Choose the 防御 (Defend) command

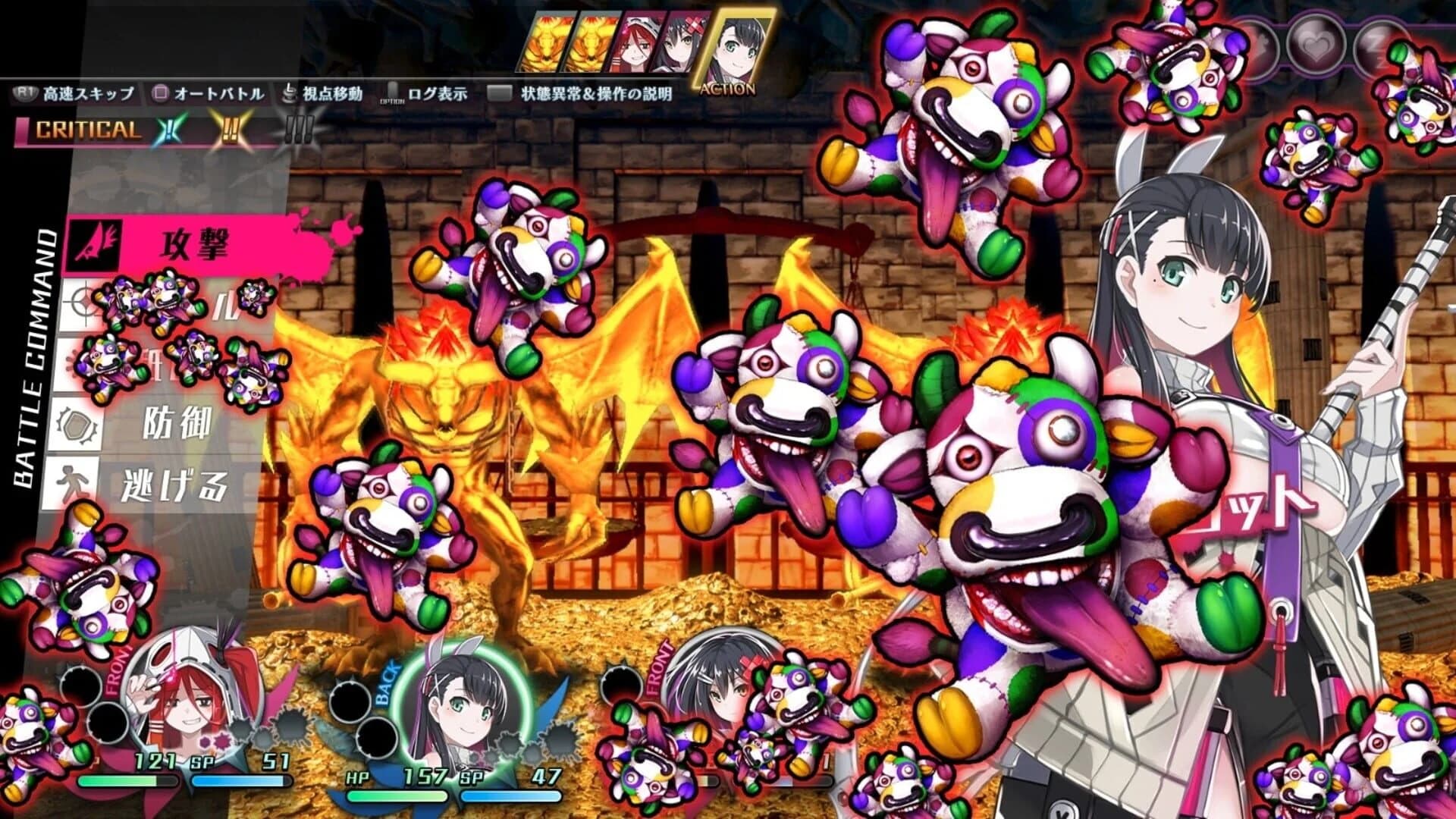[178, 423]
